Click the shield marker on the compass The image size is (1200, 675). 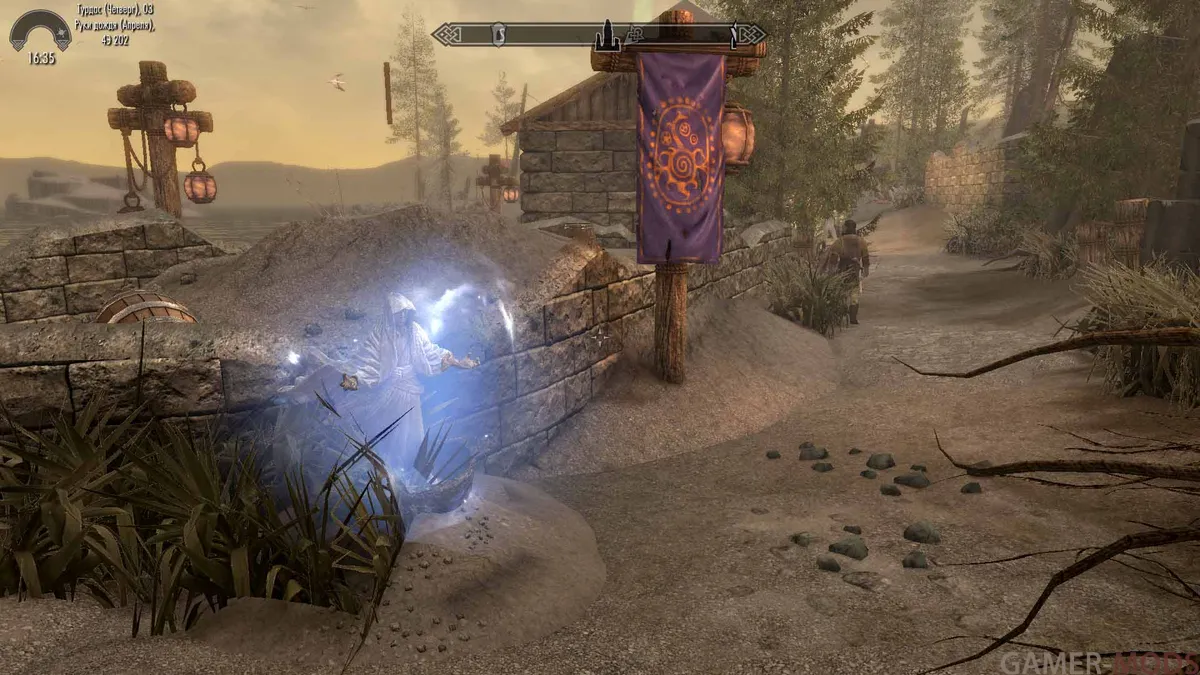(497, 35)
